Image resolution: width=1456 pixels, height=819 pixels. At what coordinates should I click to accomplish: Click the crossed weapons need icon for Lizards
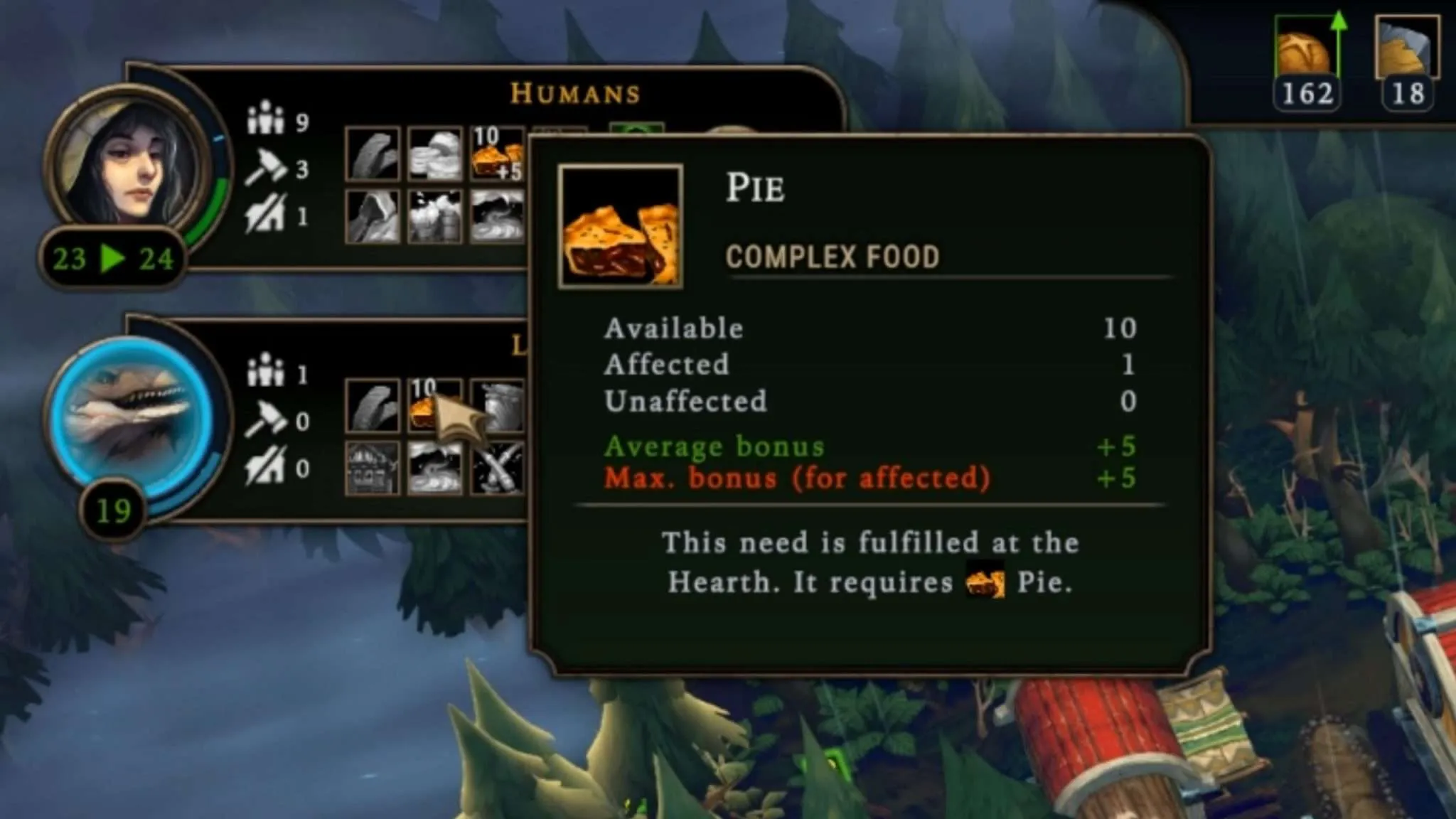498,468
